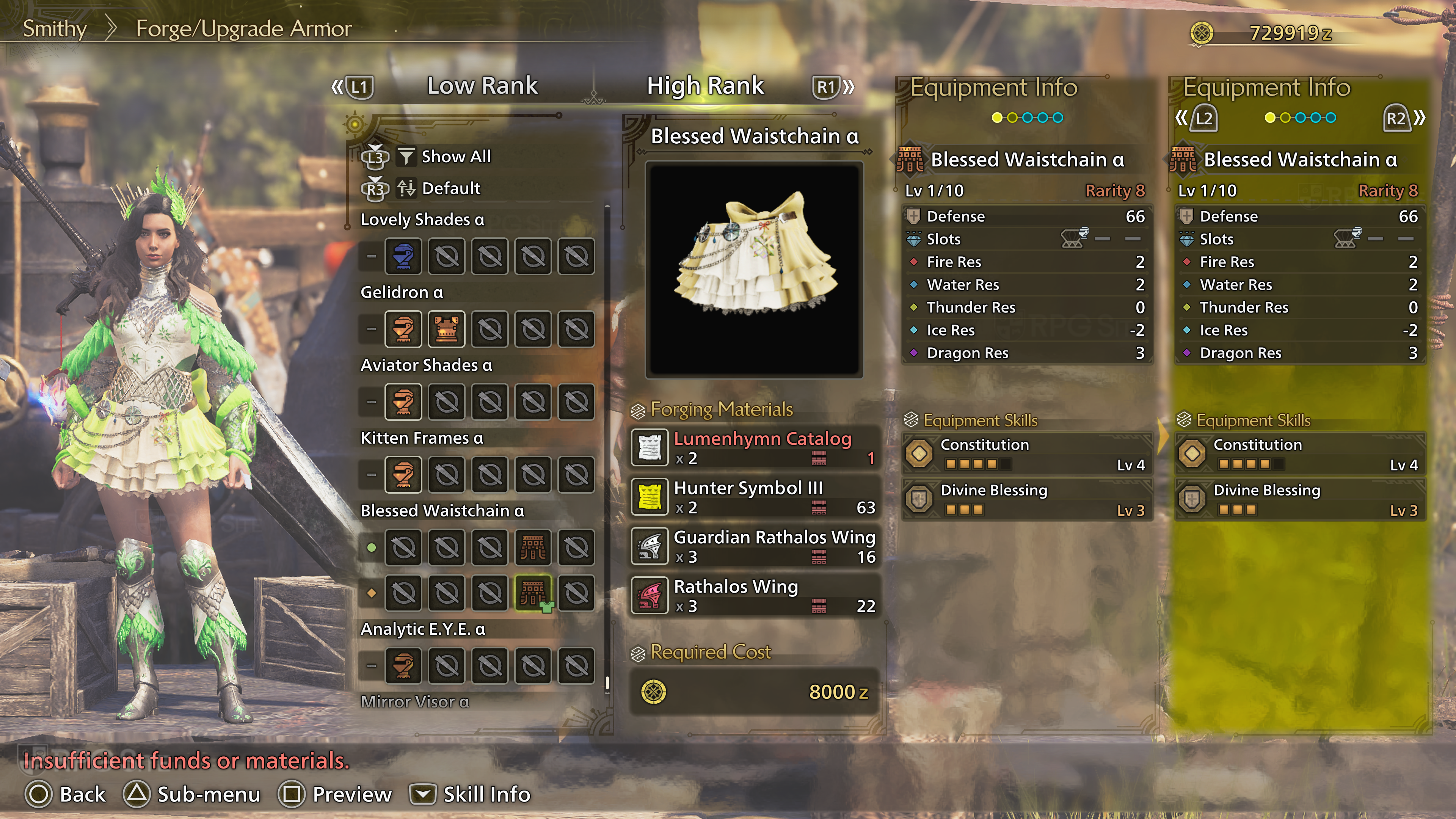This screenshot has height=819, width=1456.
Task: Select the Aviator Shades α helmet slot
Action: 403,402
